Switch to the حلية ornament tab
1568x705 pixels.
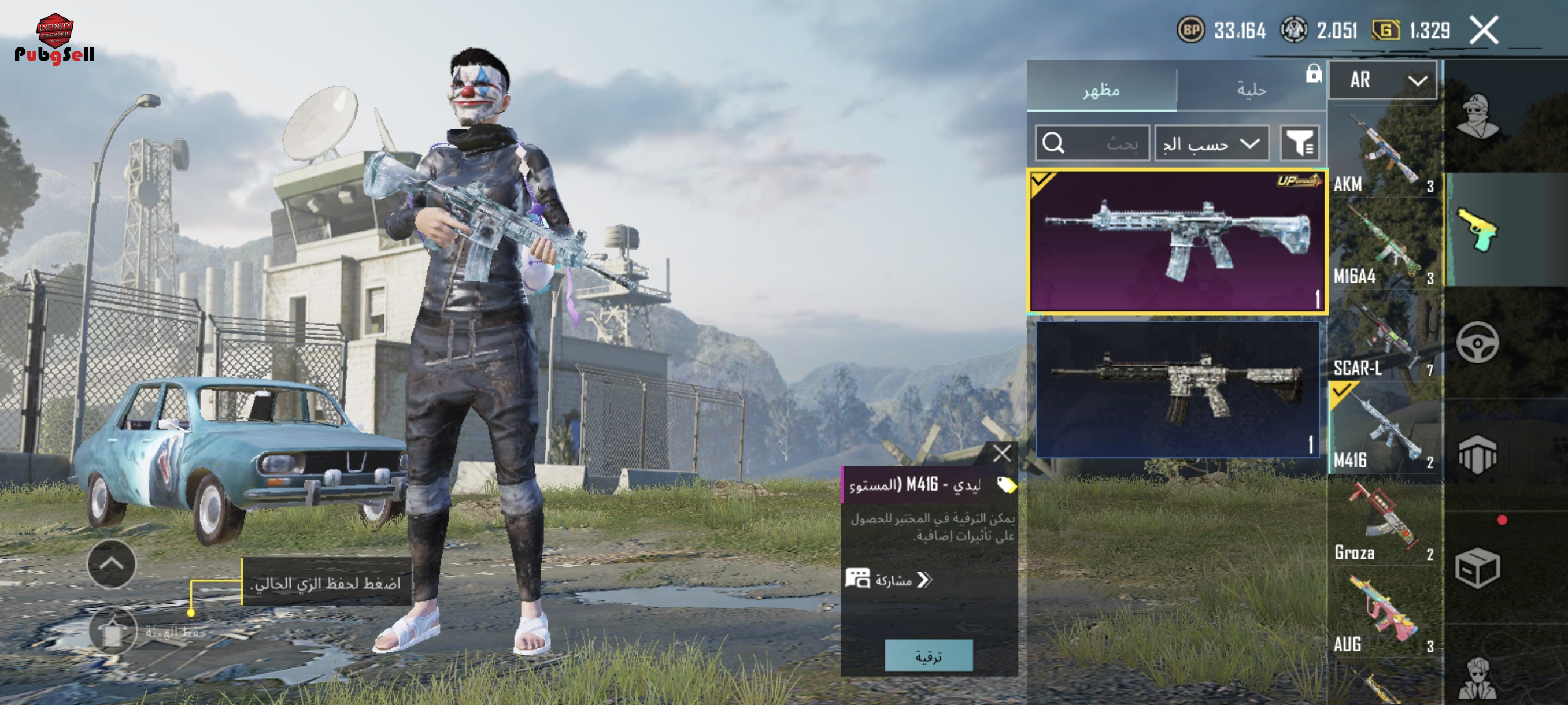tap(1251, 90)
